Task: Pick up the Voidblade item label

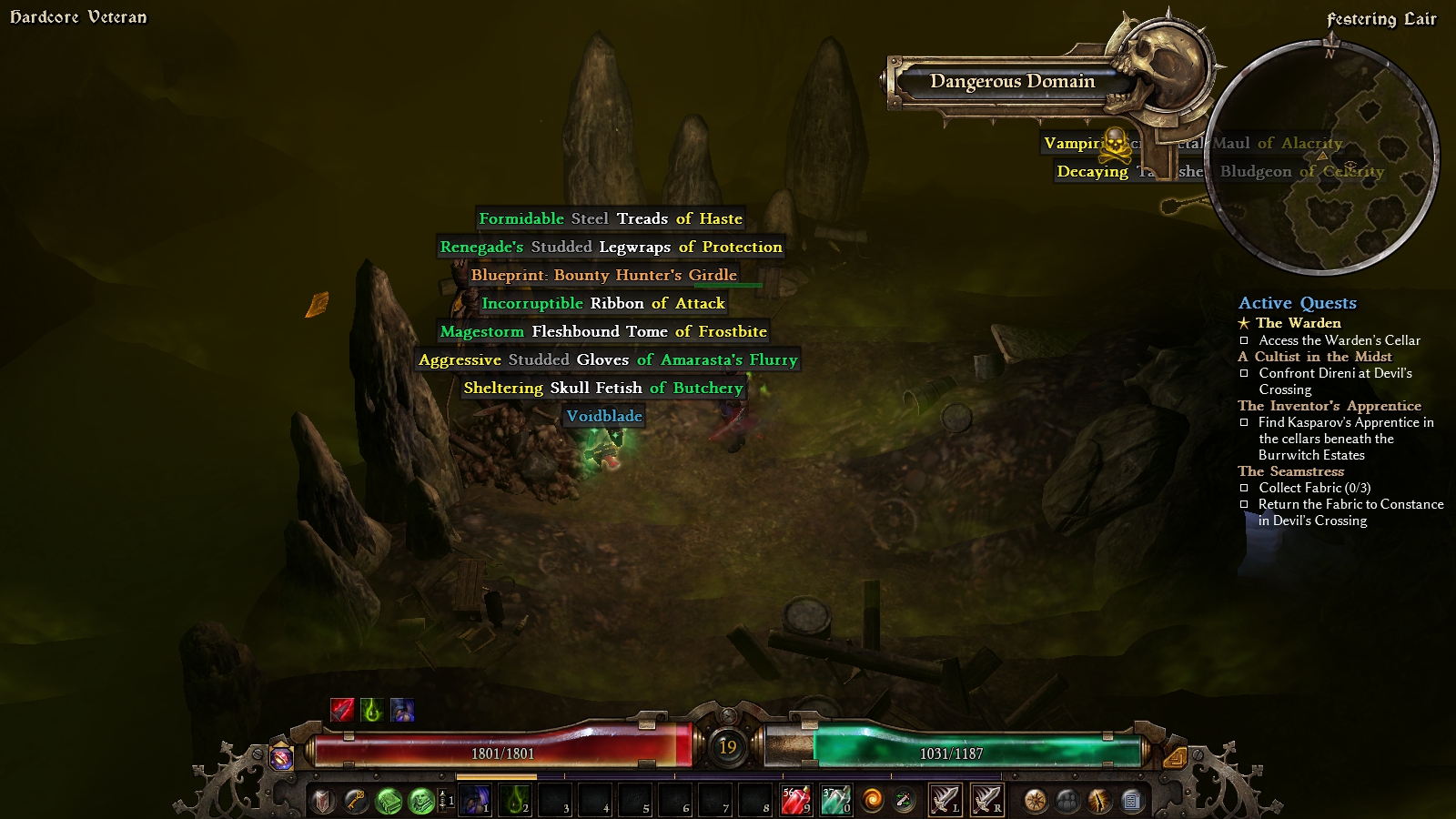Action: pos(604,416)
